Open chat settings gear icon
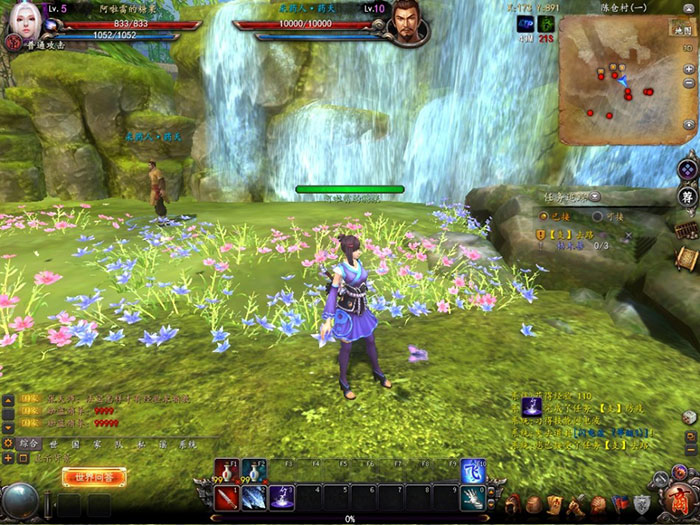 [9, 443]
